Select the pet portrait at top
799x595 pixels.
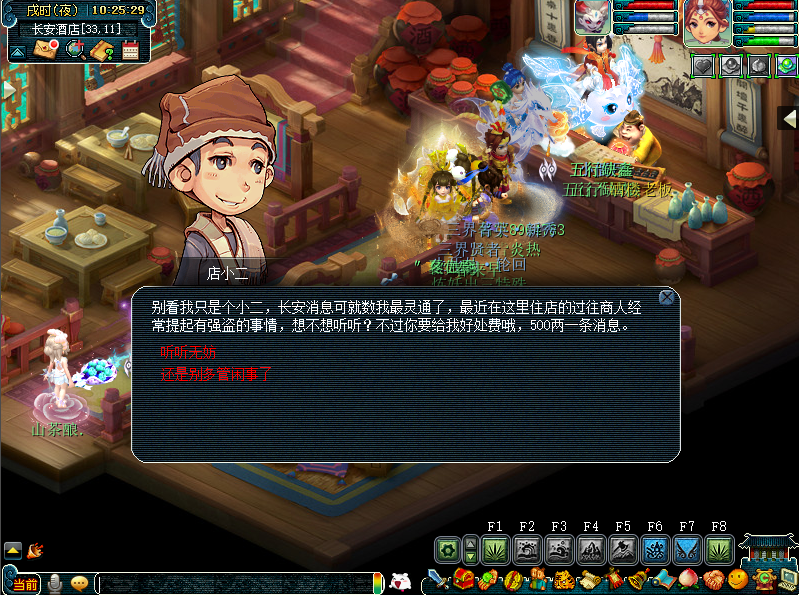point(592,18)
